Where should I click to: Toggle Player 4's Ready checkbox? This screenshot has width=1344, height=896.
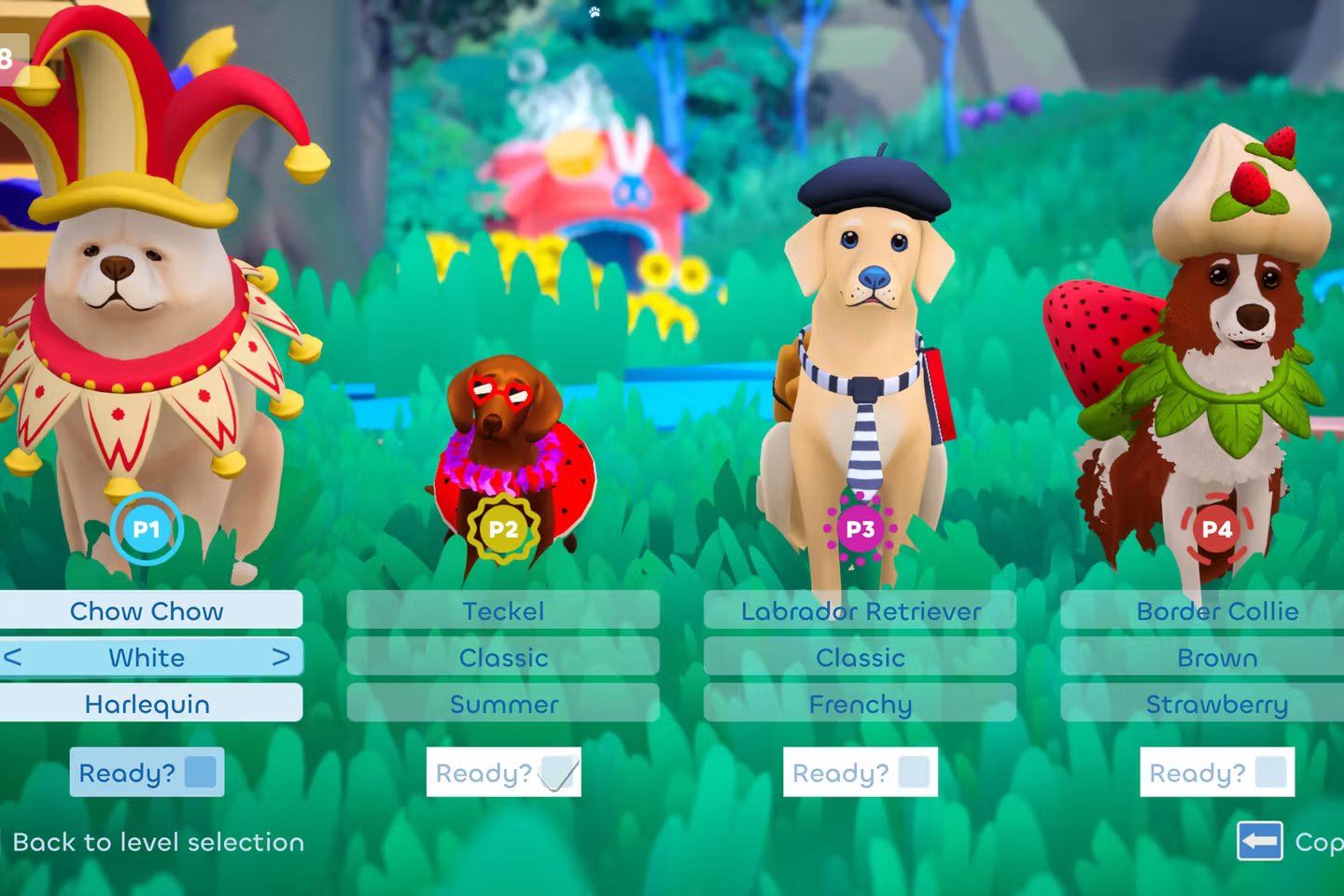[1271, 772]
